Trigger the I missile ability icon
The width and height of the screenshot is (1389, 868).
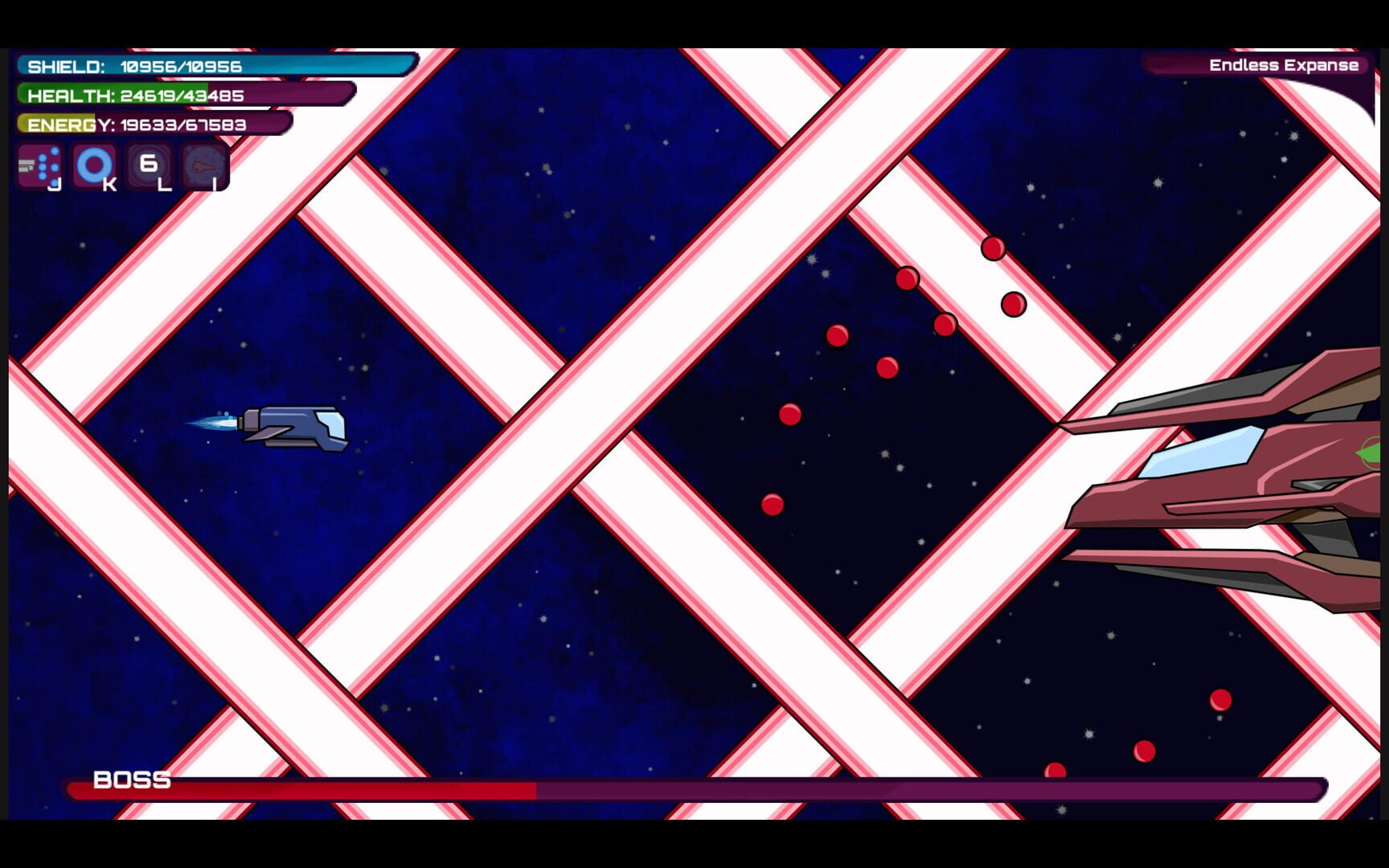[202, 166]
